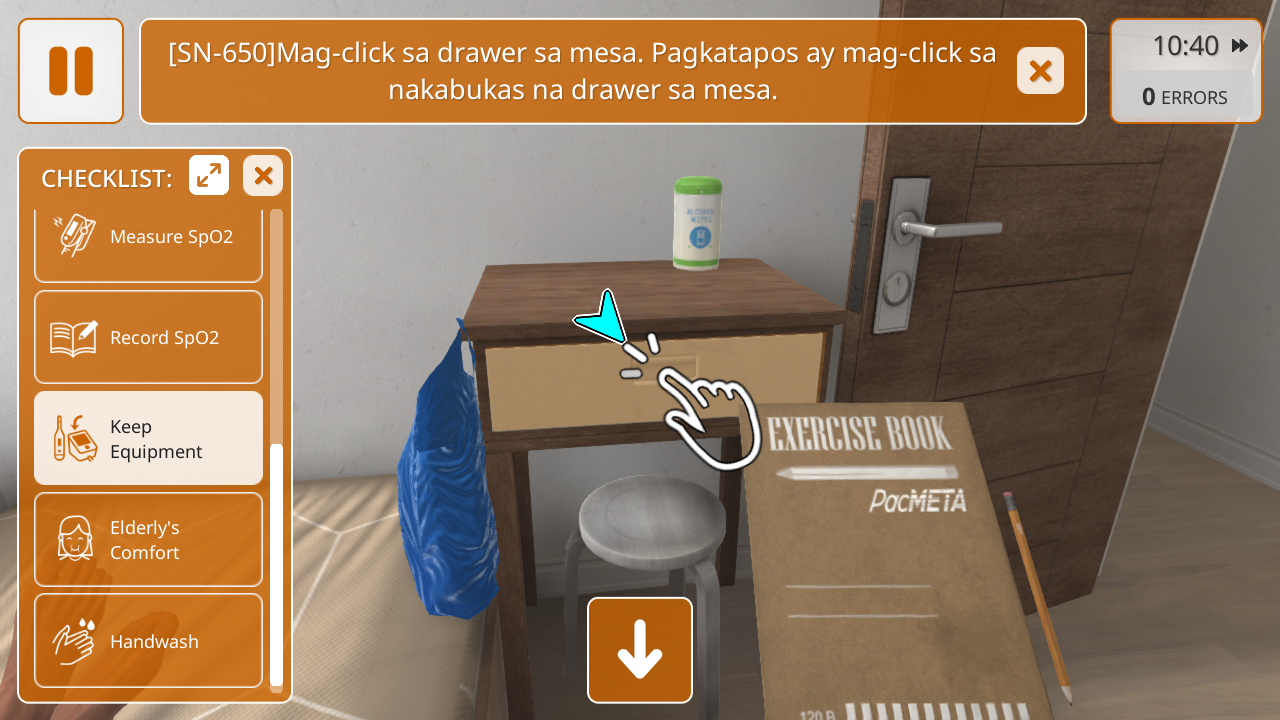Choose the Keep Equipment checklist entry
Screen dimensions: 1280x720
pos(148,439)
